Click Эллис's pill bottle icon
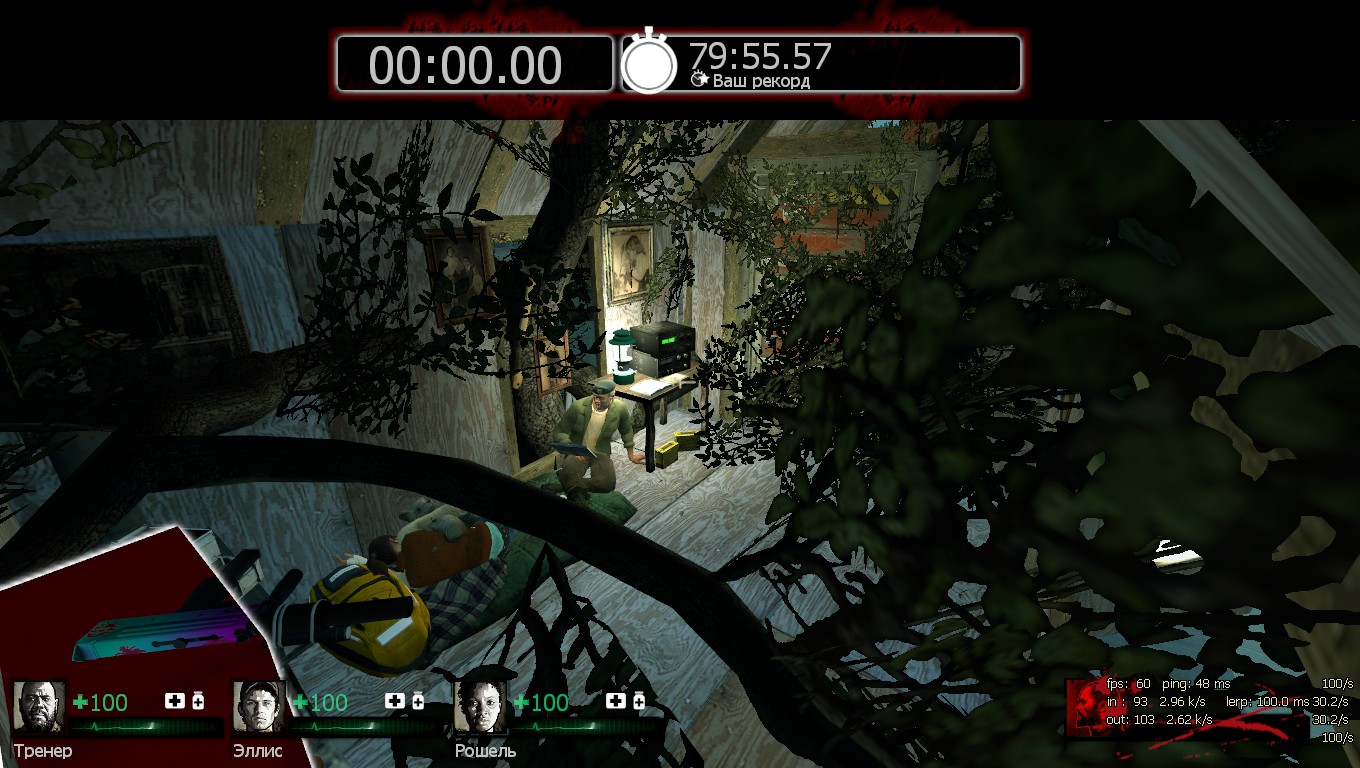The height and width of the screenshot is (768, 1360). [x=418, y=701]
